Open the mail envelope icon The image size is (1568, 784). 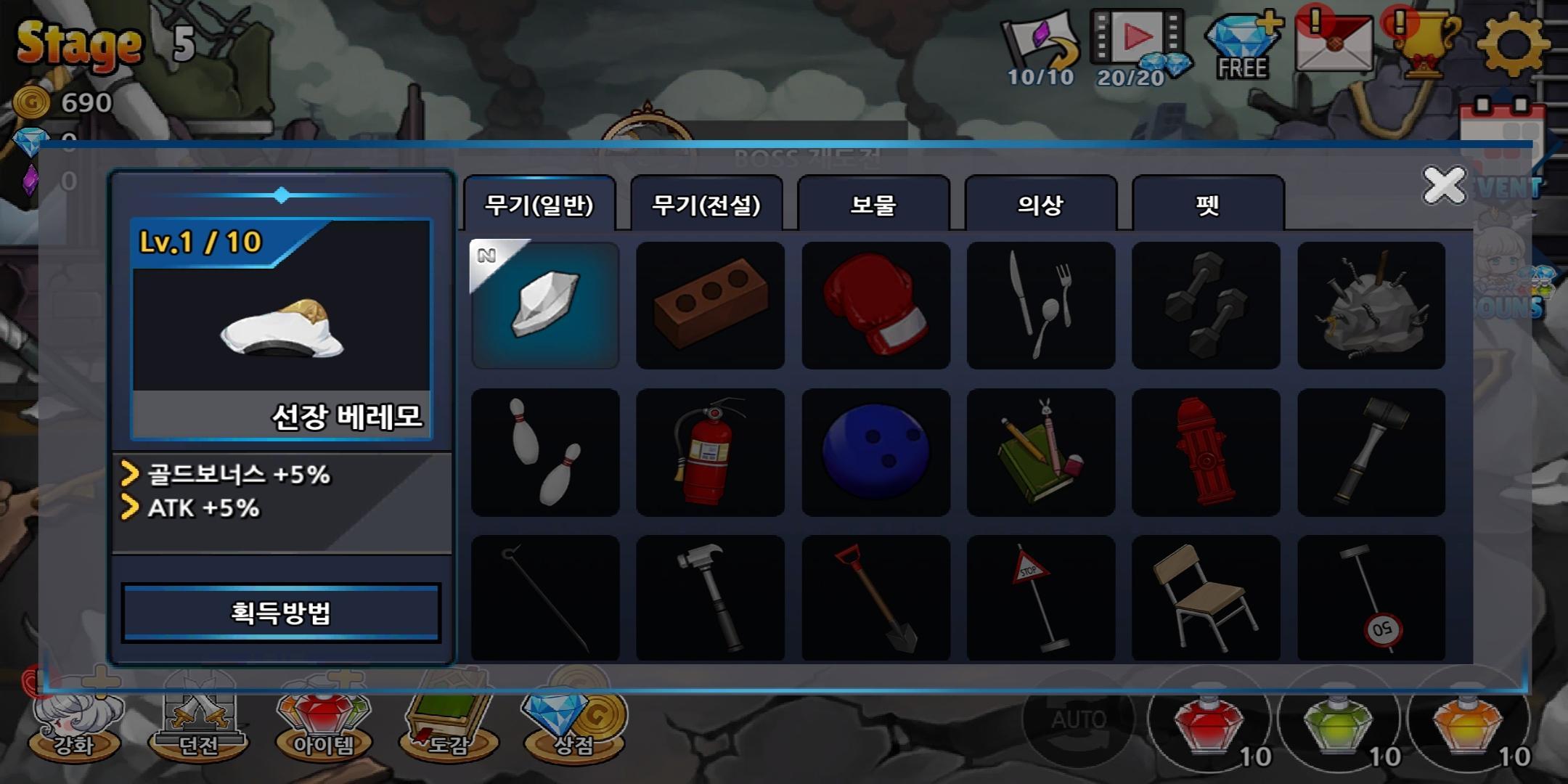[x=1334, y=44]
